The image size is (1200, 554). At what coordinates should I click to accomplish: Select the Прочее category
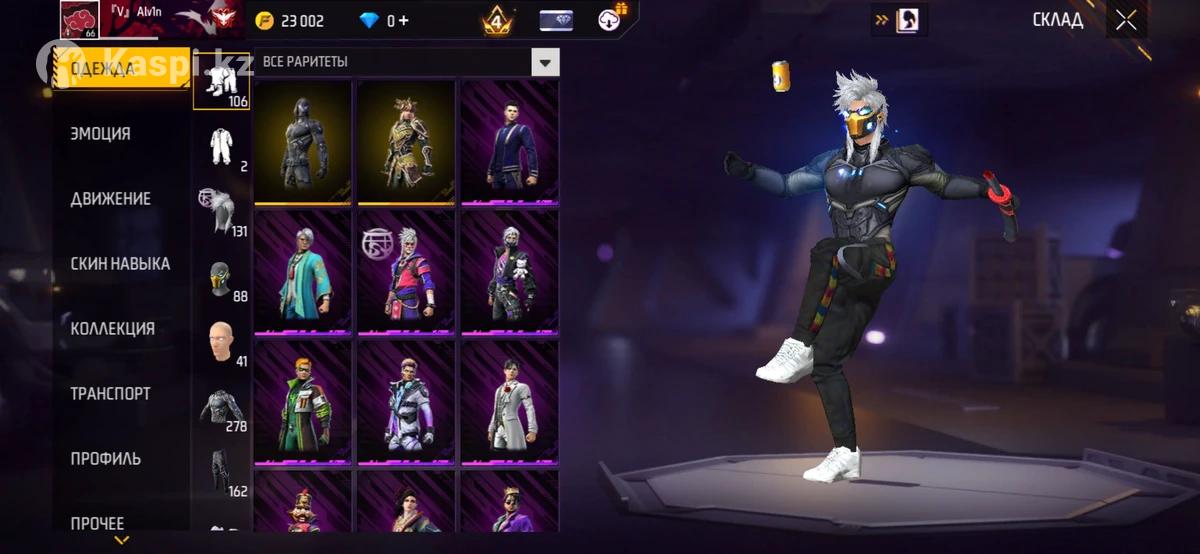pyautogui.click(x=97, y=523)
